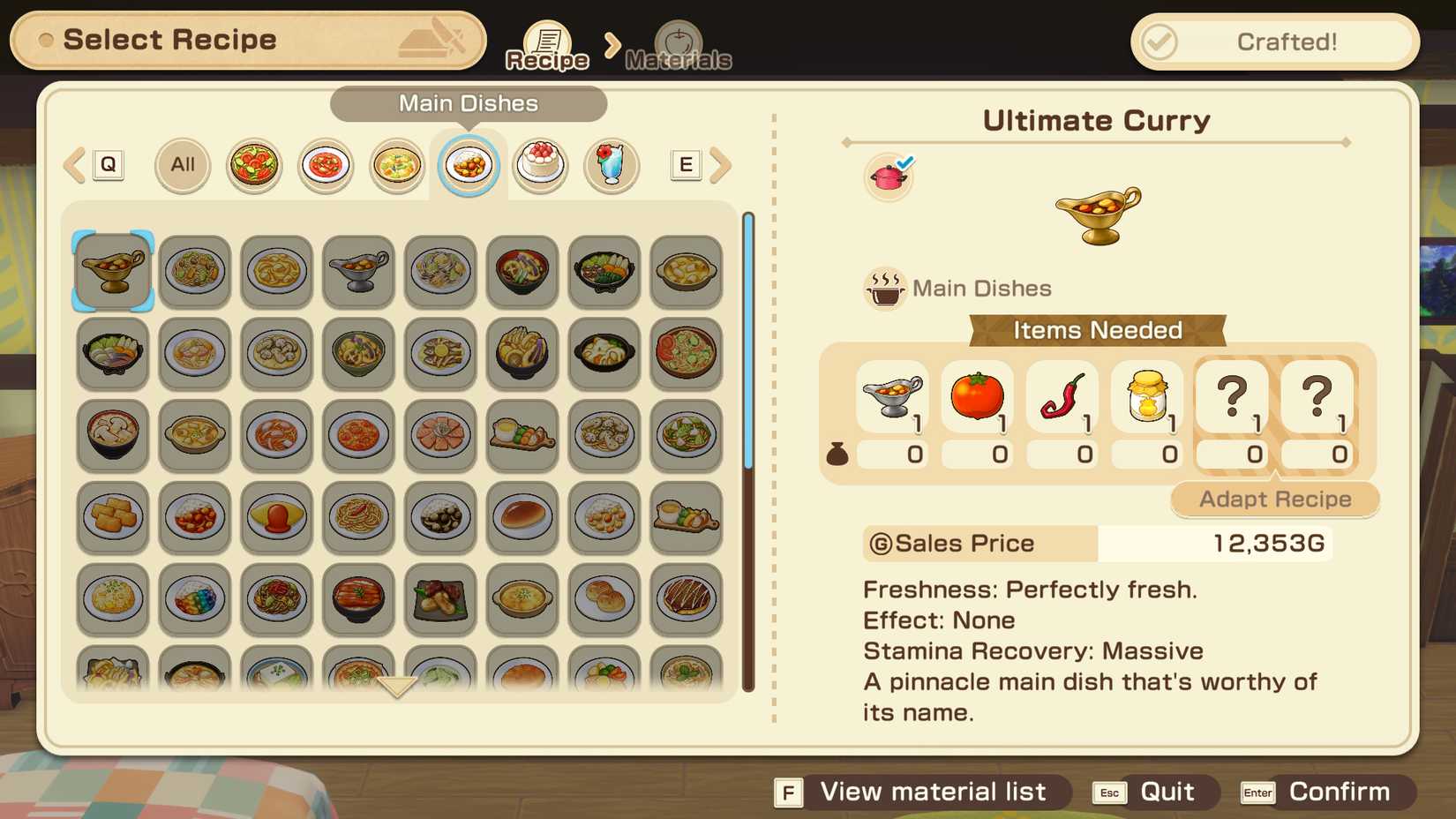The image size is (1456, 819).
Task: Click the egg dish category icon
Action: pos(396,164)
